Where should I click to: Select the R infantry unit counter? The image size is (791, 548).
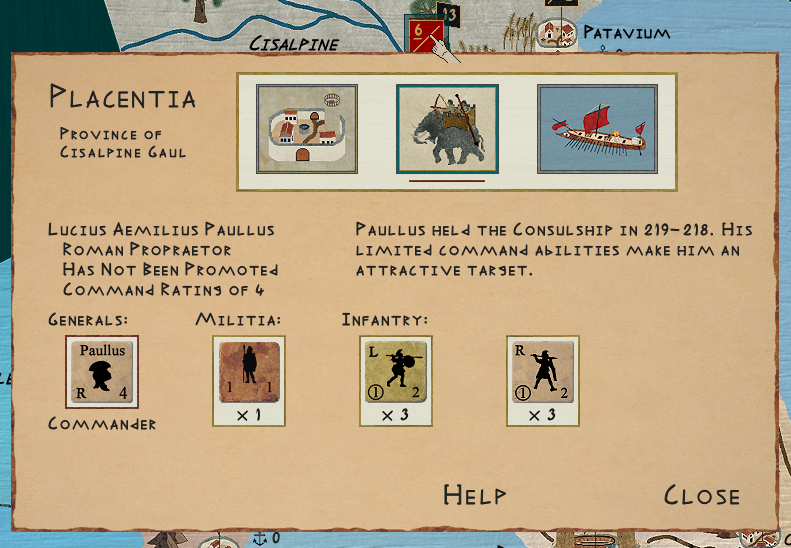pyautogui.click(x=543, y=371)
